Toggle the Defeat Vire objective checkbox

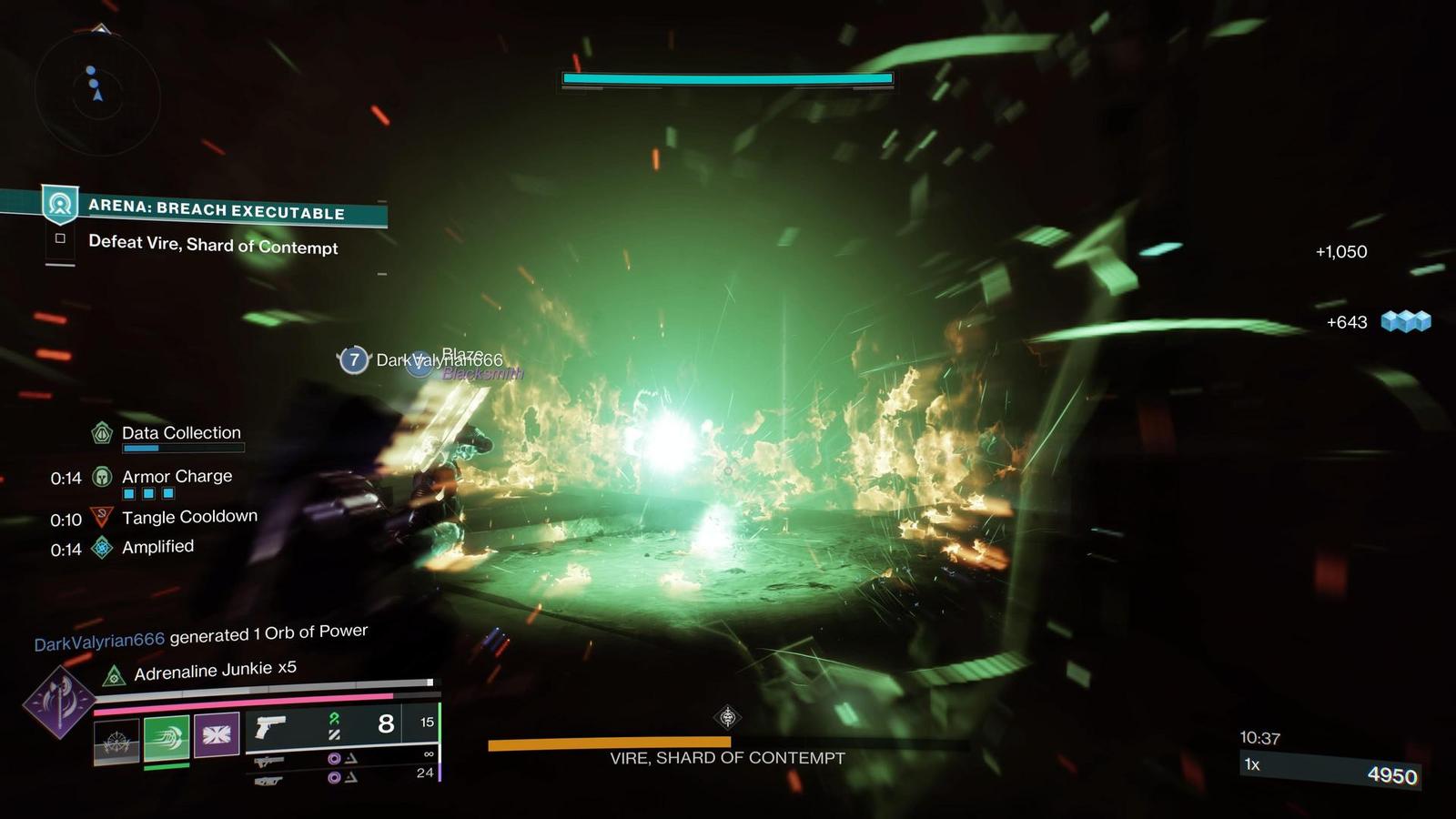click(x=60, y=238)
